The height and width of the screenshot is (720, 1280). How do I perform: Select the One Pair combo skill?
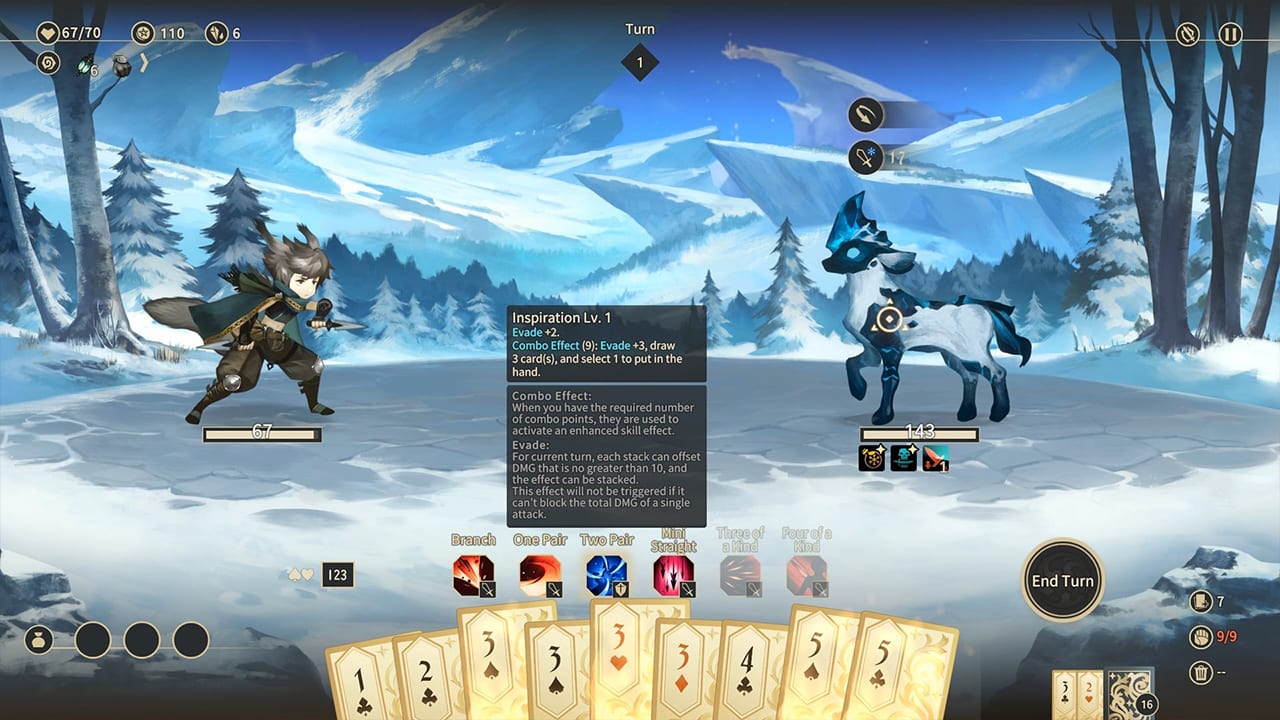[x=541, y=575]
